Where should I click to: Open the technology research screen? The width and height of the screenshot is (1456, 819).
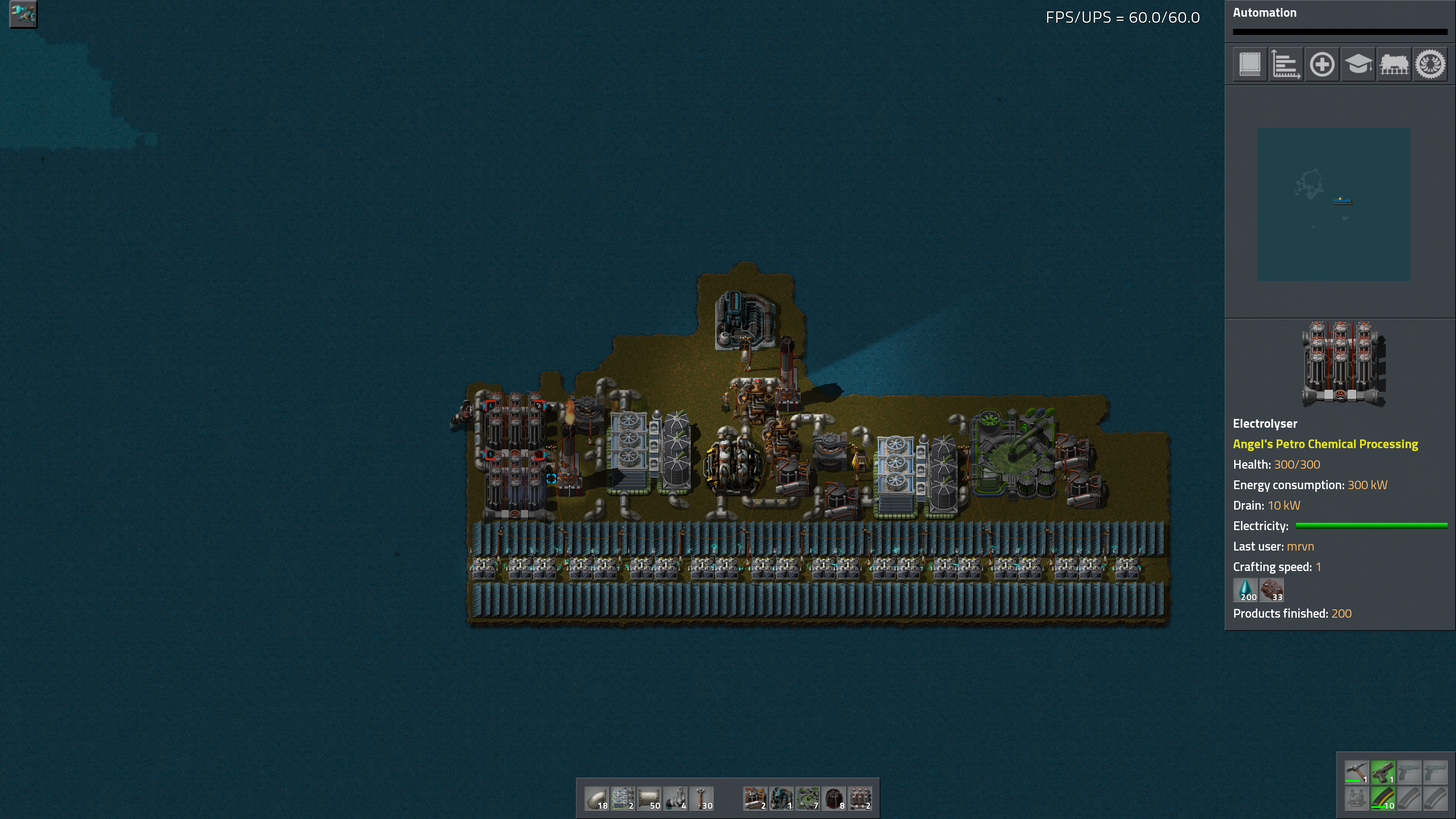1358,64
